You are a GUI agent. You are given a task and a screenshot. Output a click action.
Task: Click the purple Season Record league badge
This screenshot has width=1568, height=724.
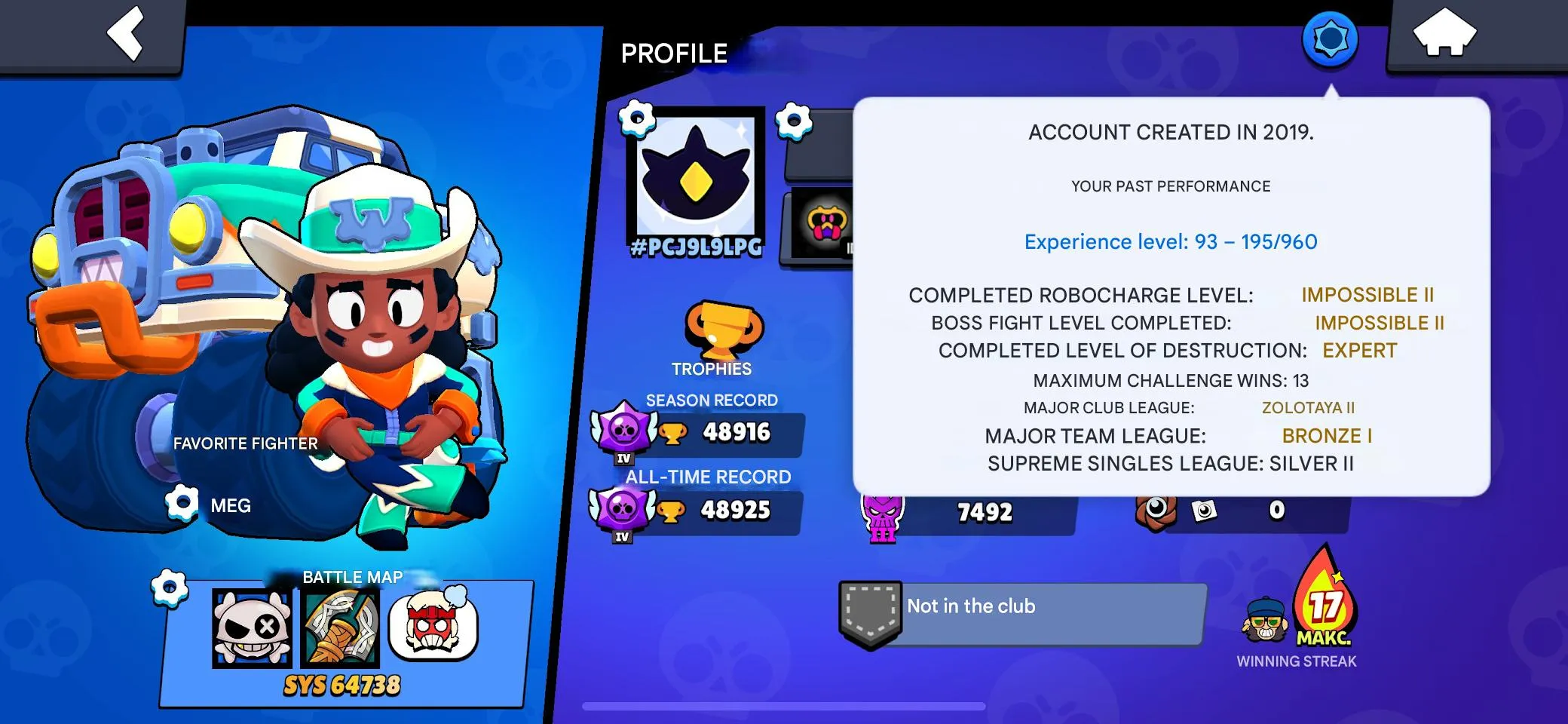click(x=623, y=434)
